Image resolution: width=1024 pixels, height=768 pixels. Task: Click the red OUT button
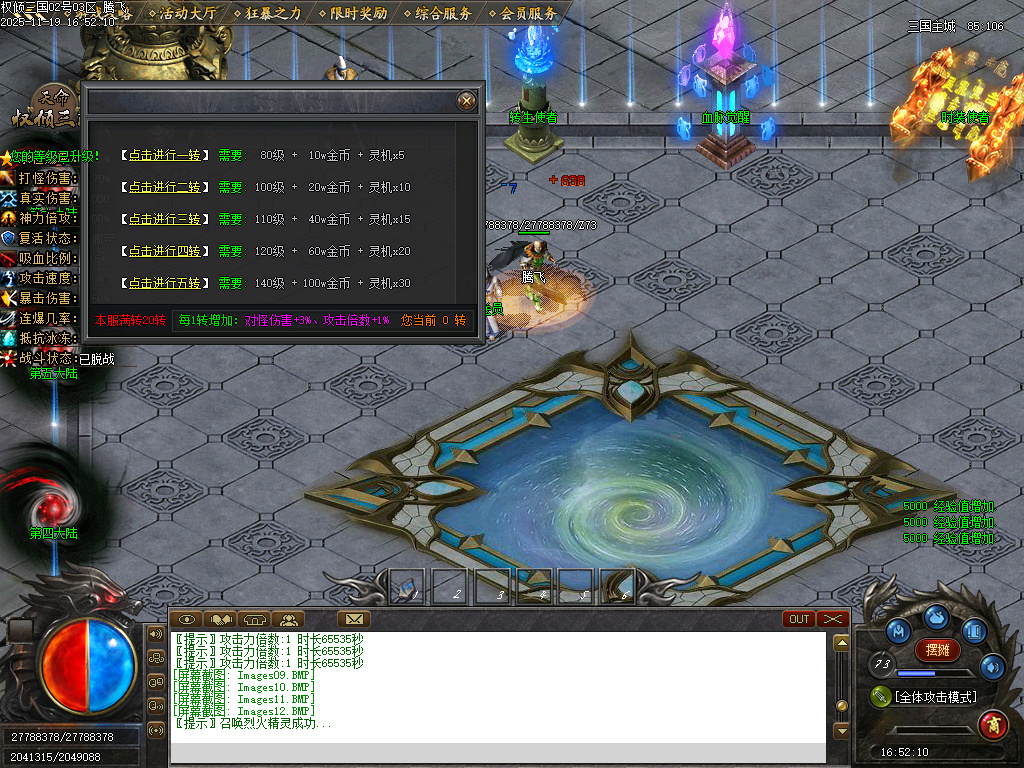point(800,619)
